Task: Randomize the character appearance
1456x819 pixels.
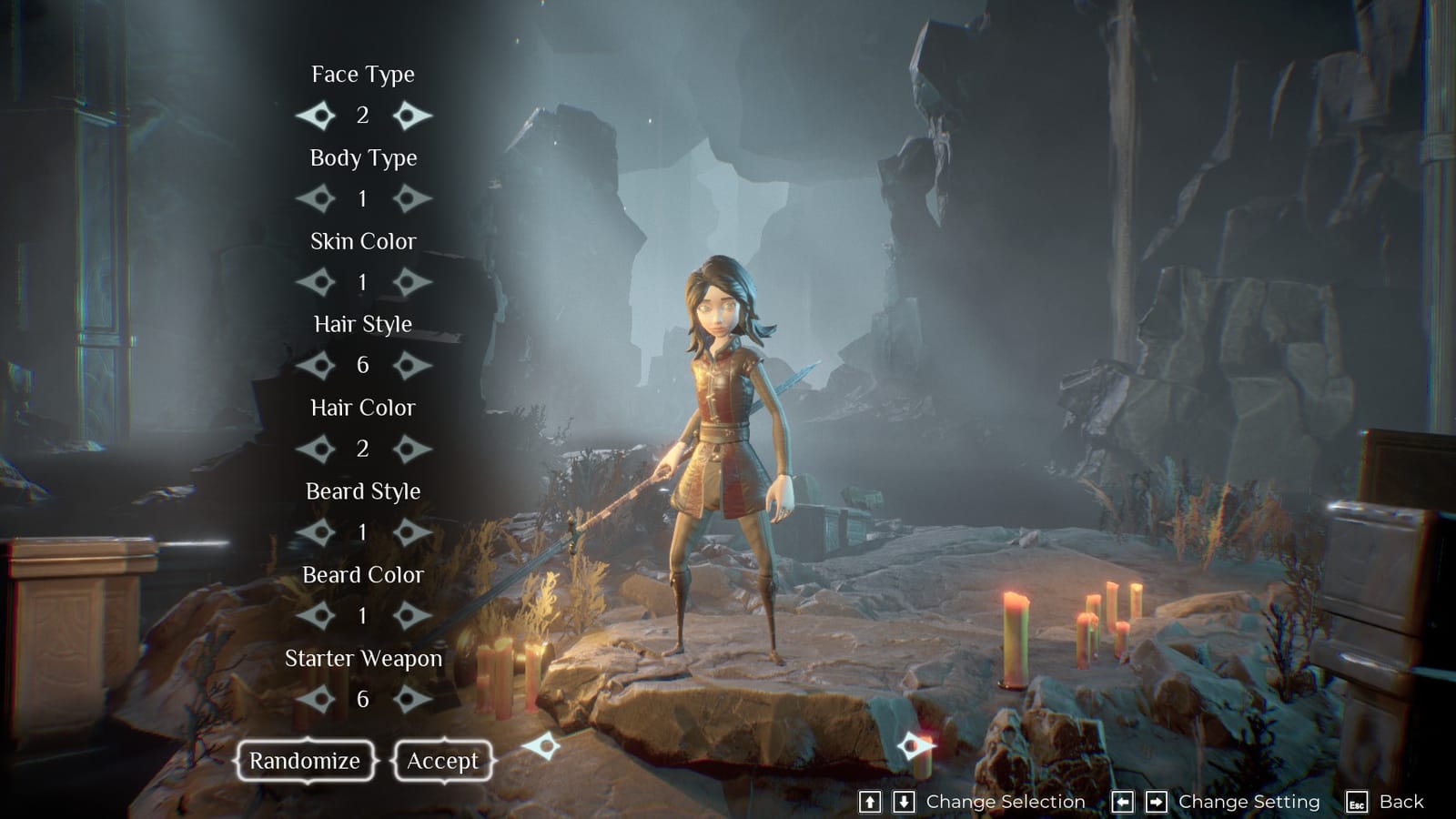Action: pyautogui.click(x=305, y=761)
